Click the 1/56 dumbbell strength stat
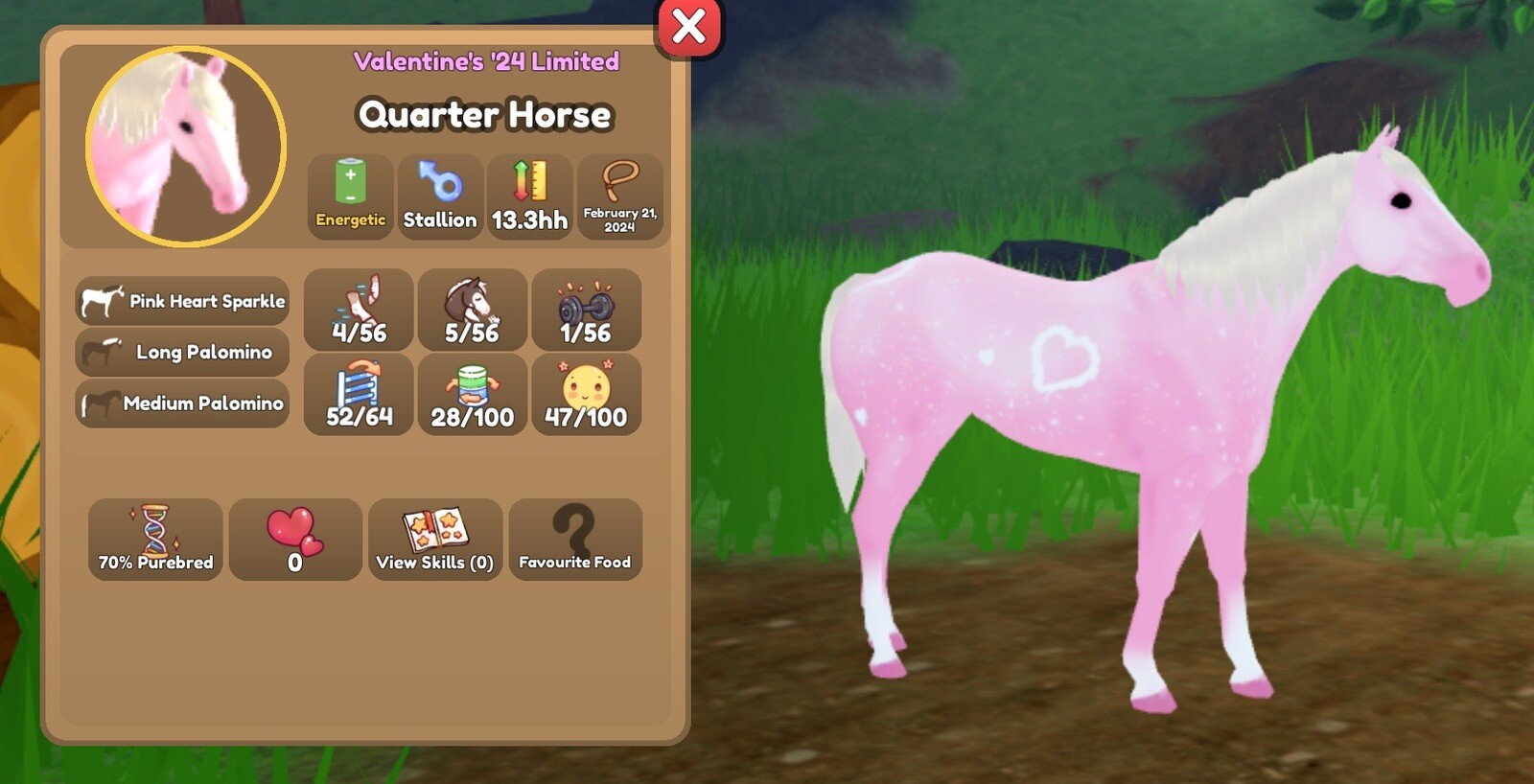This screenshot has width=1534, height=784. click(586, 310)
